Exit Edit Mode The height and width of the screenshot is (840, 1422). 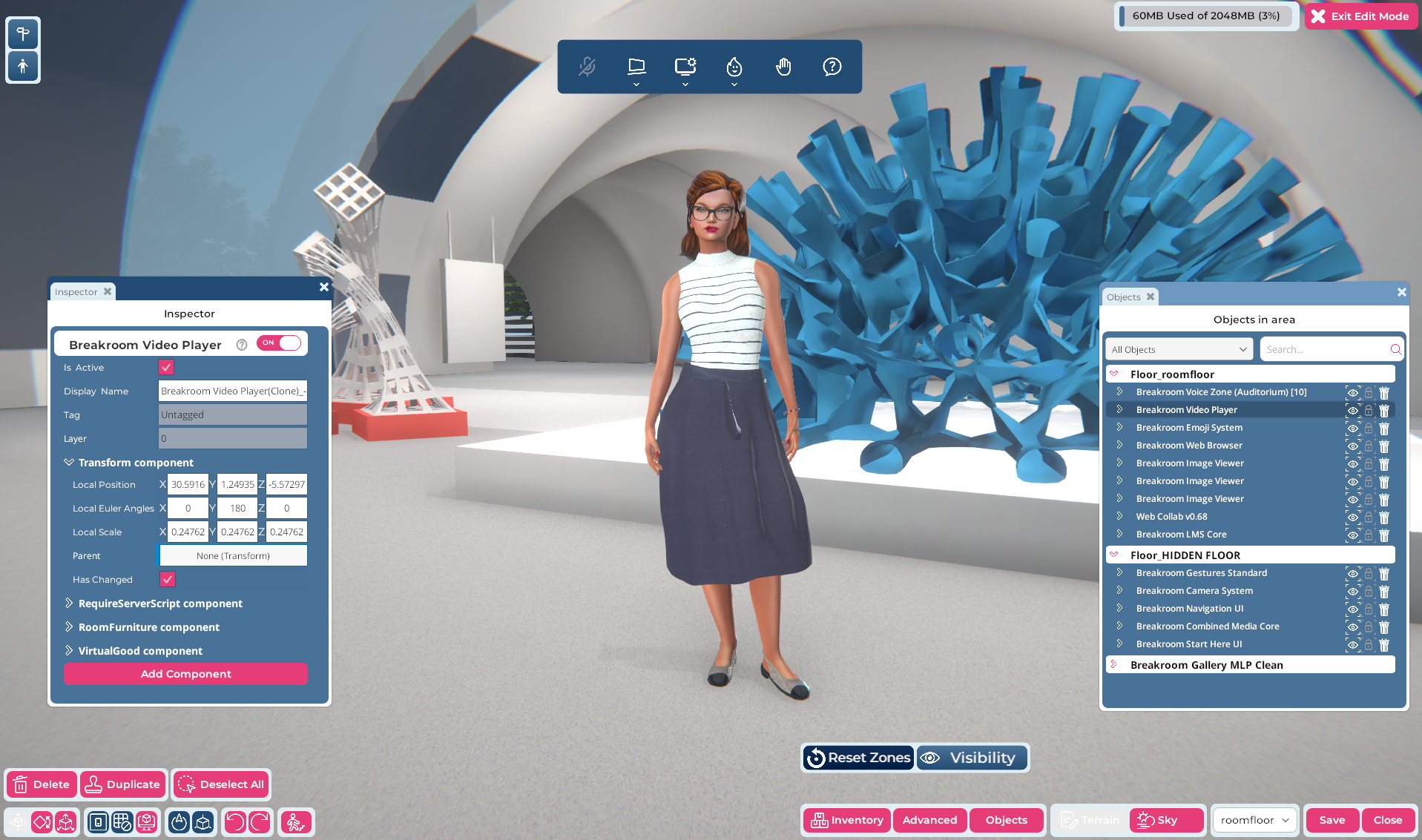pyautogui.click(x=1360, y=16)
